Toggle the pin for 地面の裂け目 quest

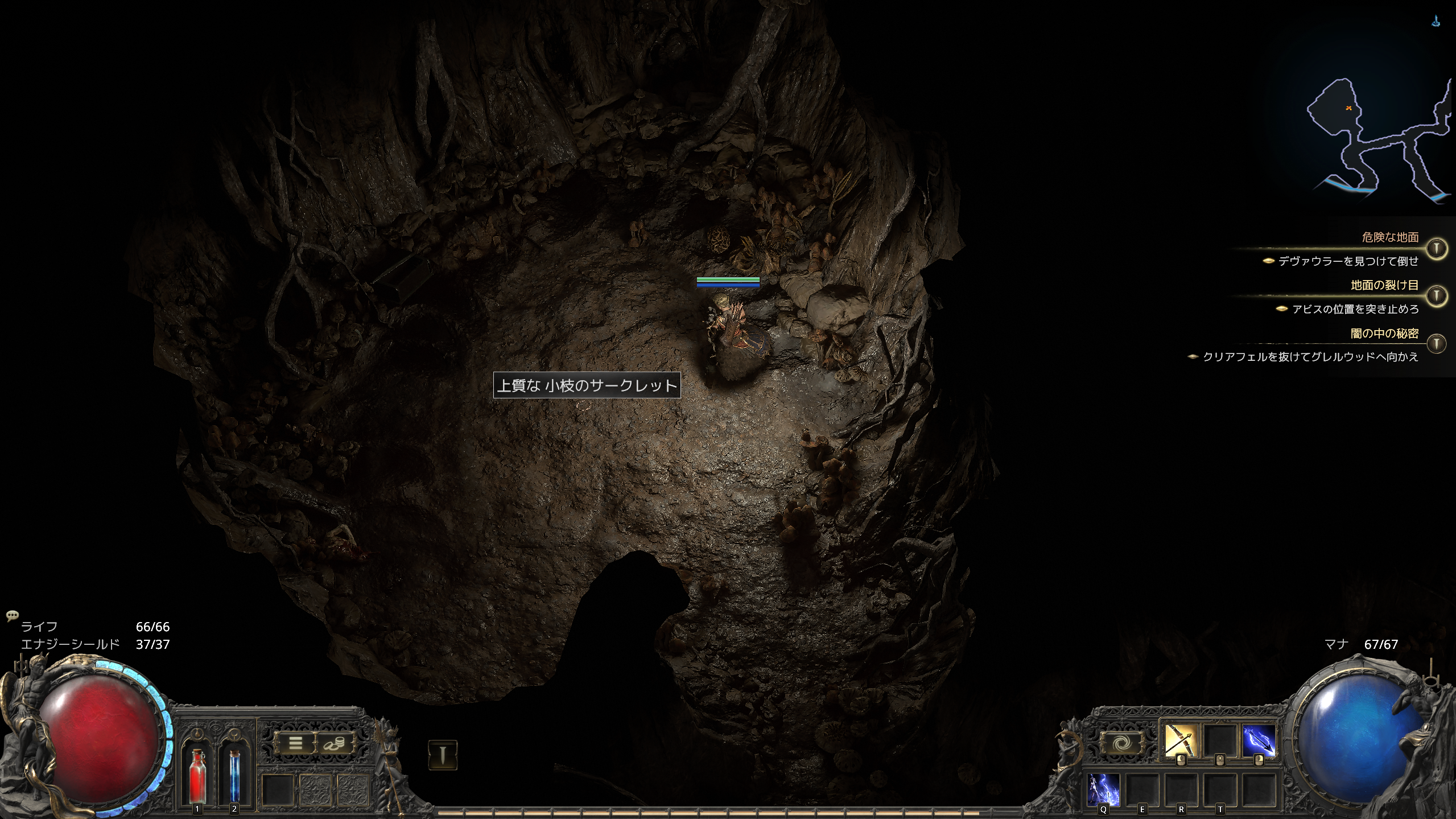1437,295
